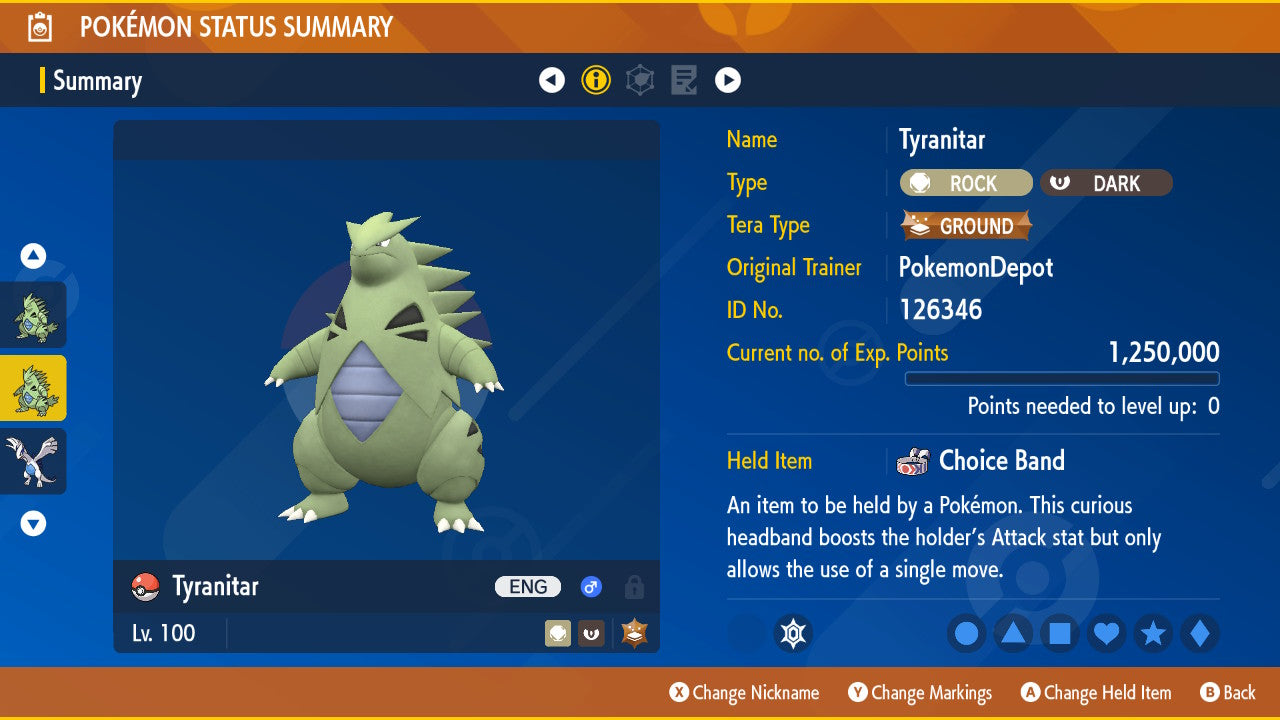
Task: Select the Choice Band held item
Action: (x=1000, y=461)
